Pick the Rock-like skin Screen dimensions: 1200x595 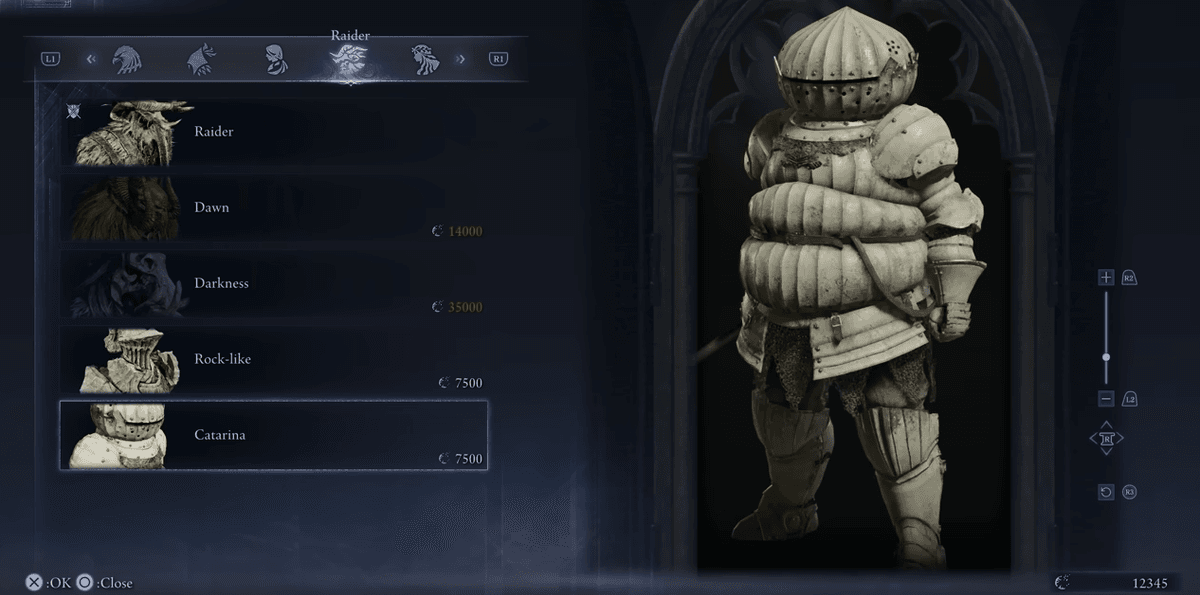[x=273, y=359]
